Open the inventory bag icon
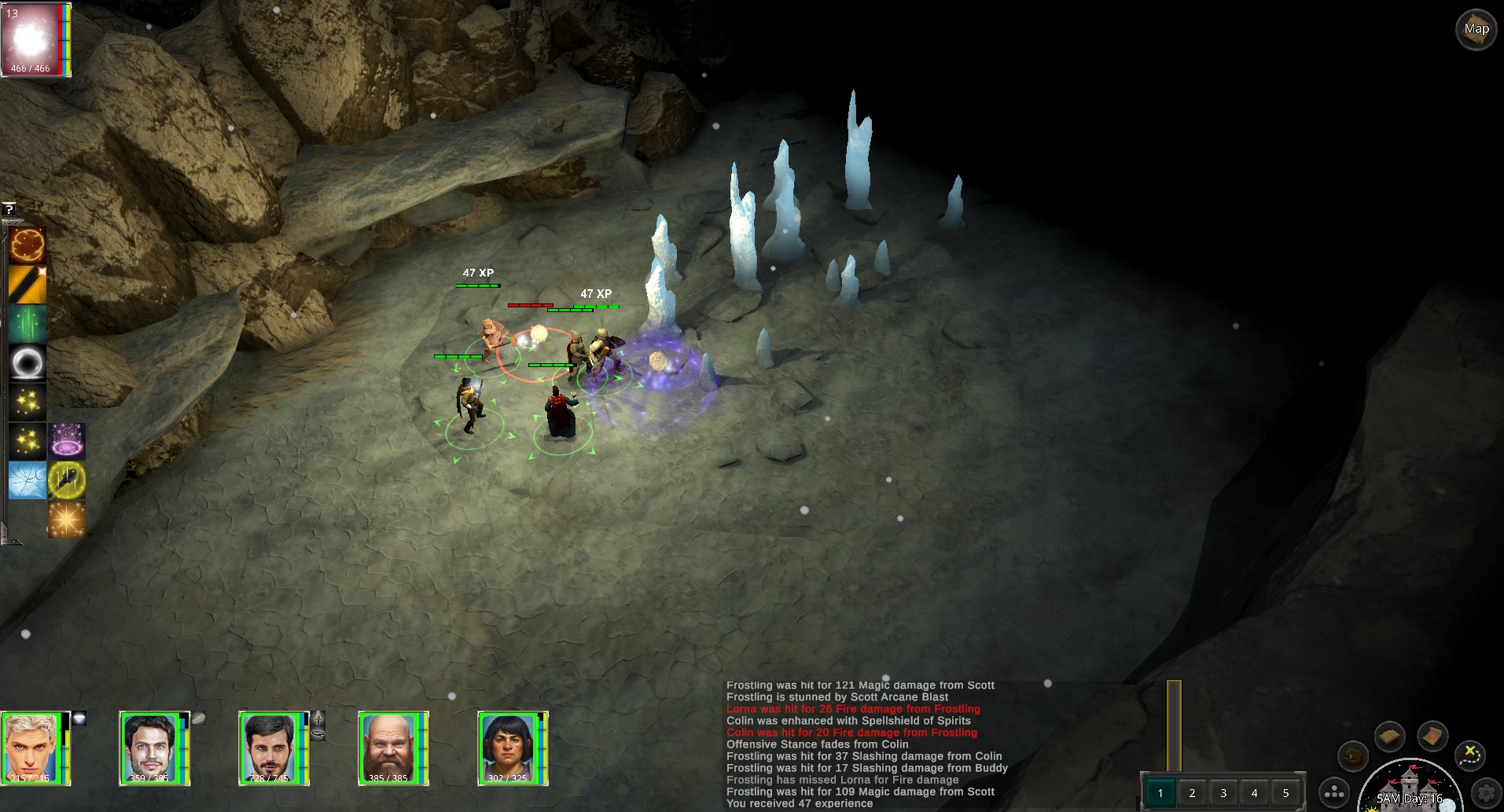 1352,756
